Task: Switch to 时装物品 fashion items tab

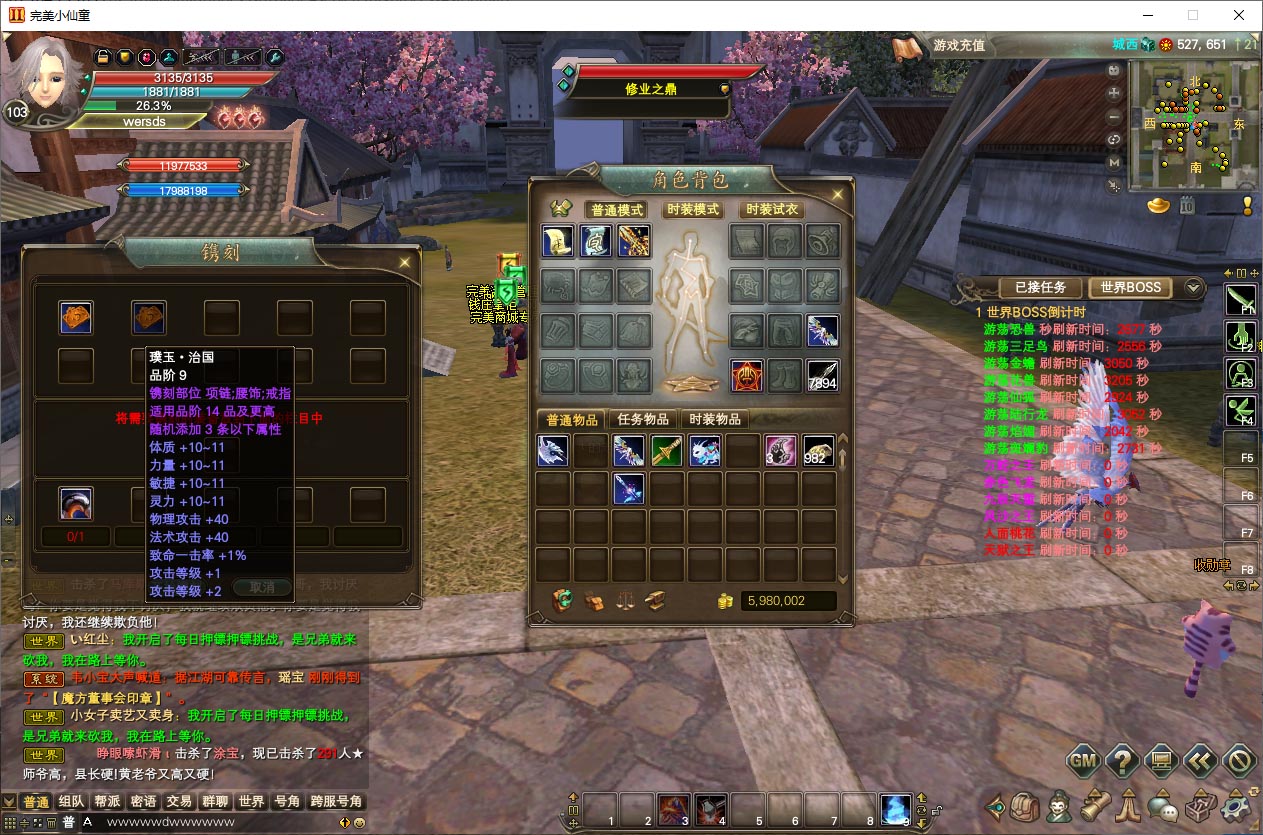Action: 715,419
